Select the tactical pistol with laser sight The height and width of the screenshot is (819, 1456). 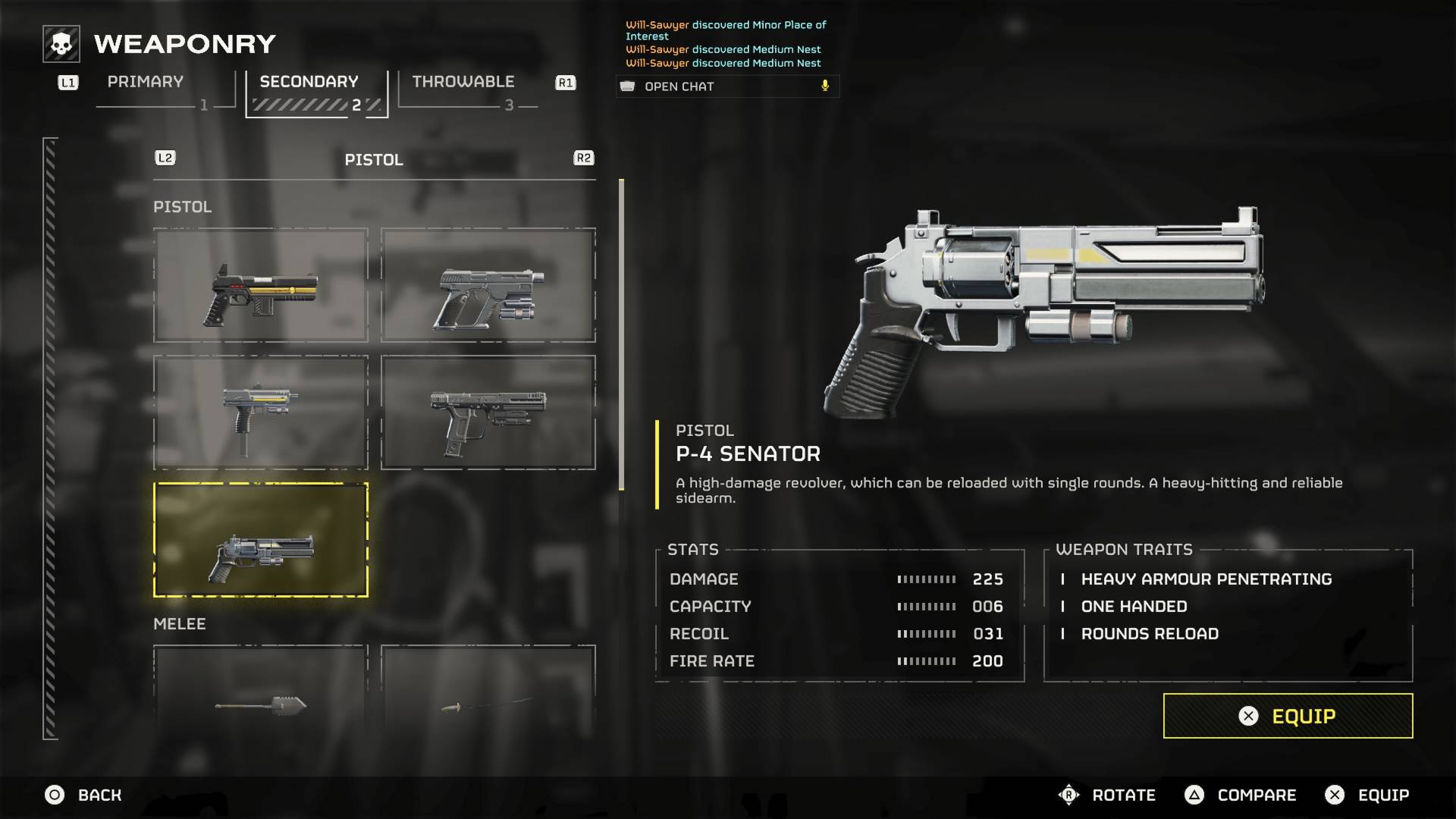point(488,413)
